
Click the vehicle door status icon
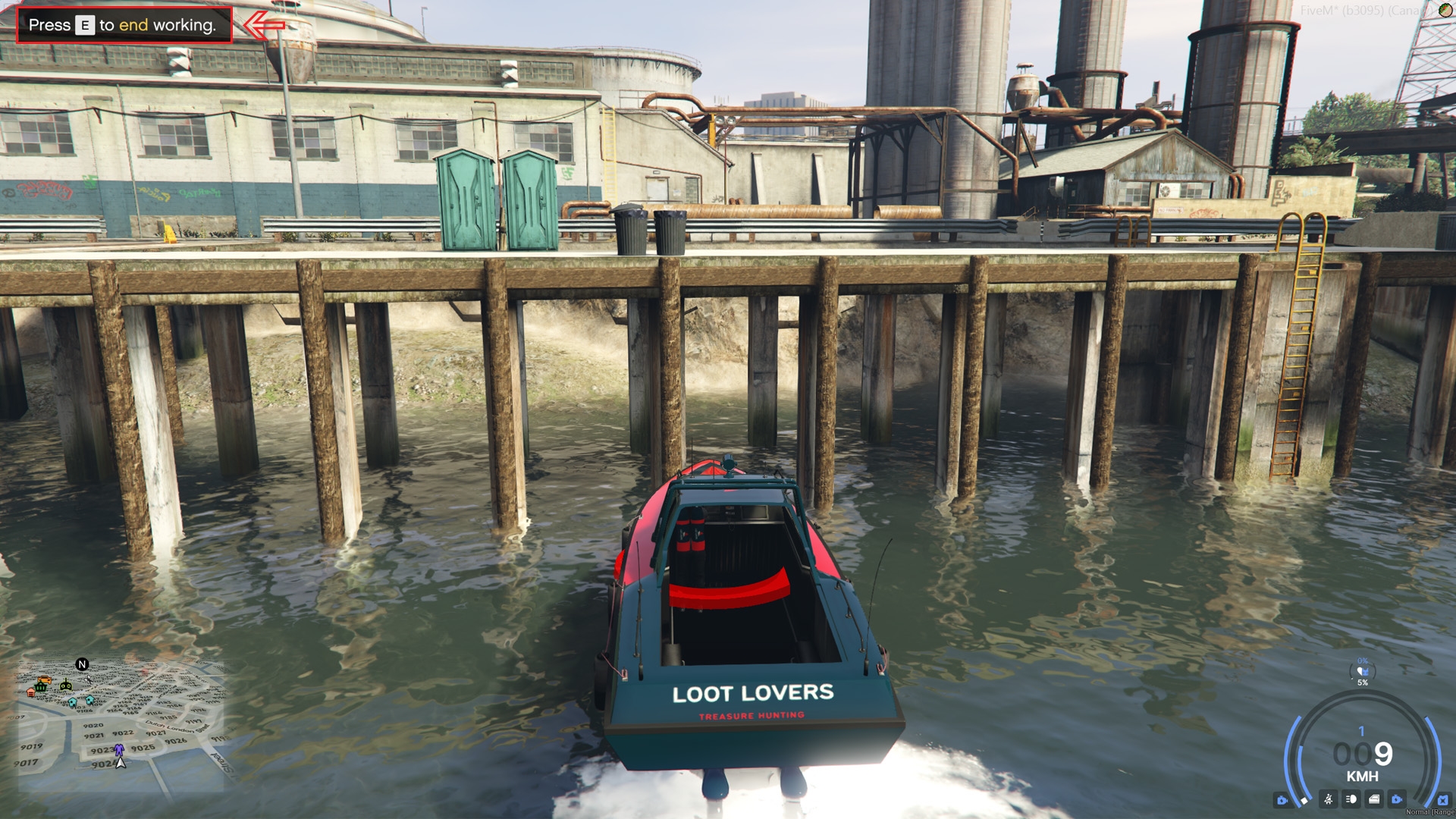point(1374,799)
